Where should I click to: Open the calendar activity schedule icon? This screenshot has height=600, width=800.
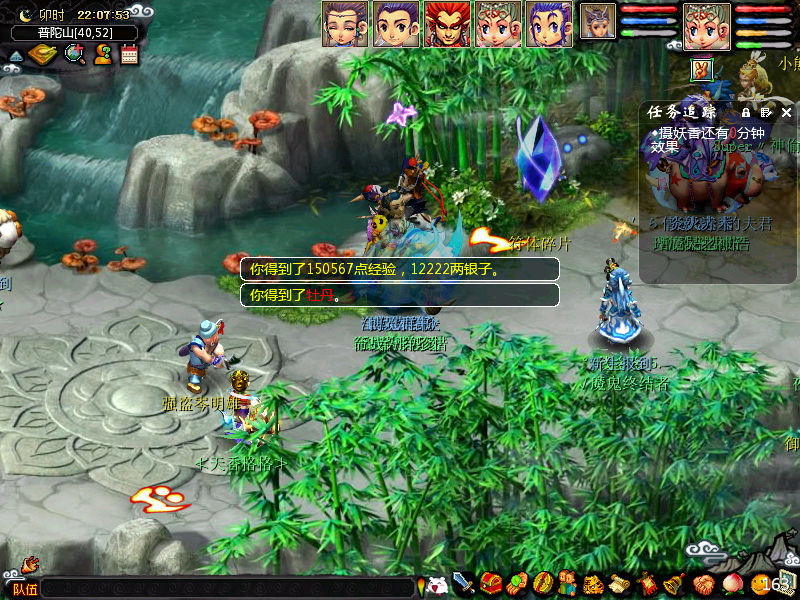click(x=129, y=54)
